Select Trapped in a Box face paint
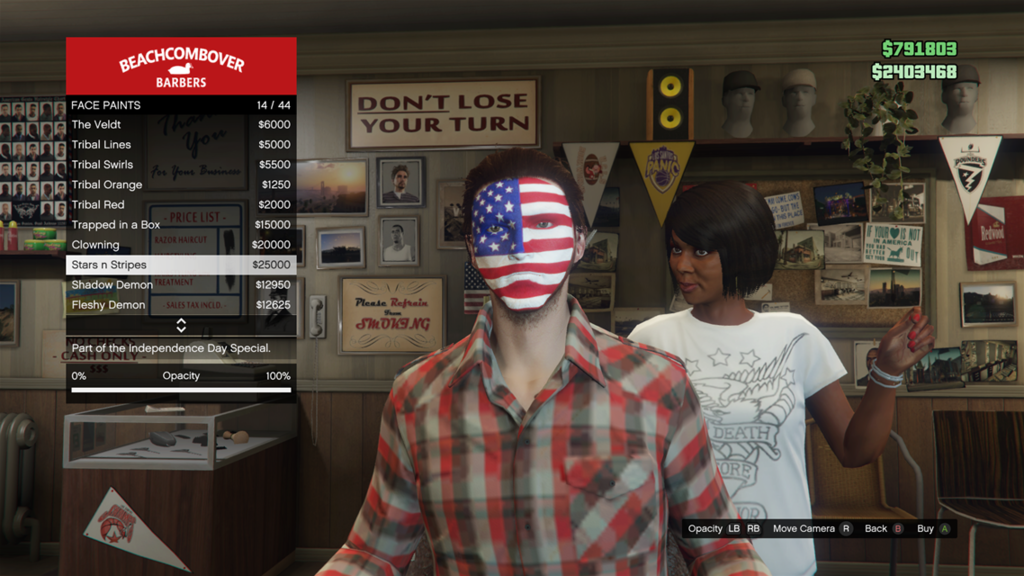Image resolution: width=1024 pixels, height=576 pixels. [x=181, y=225]
